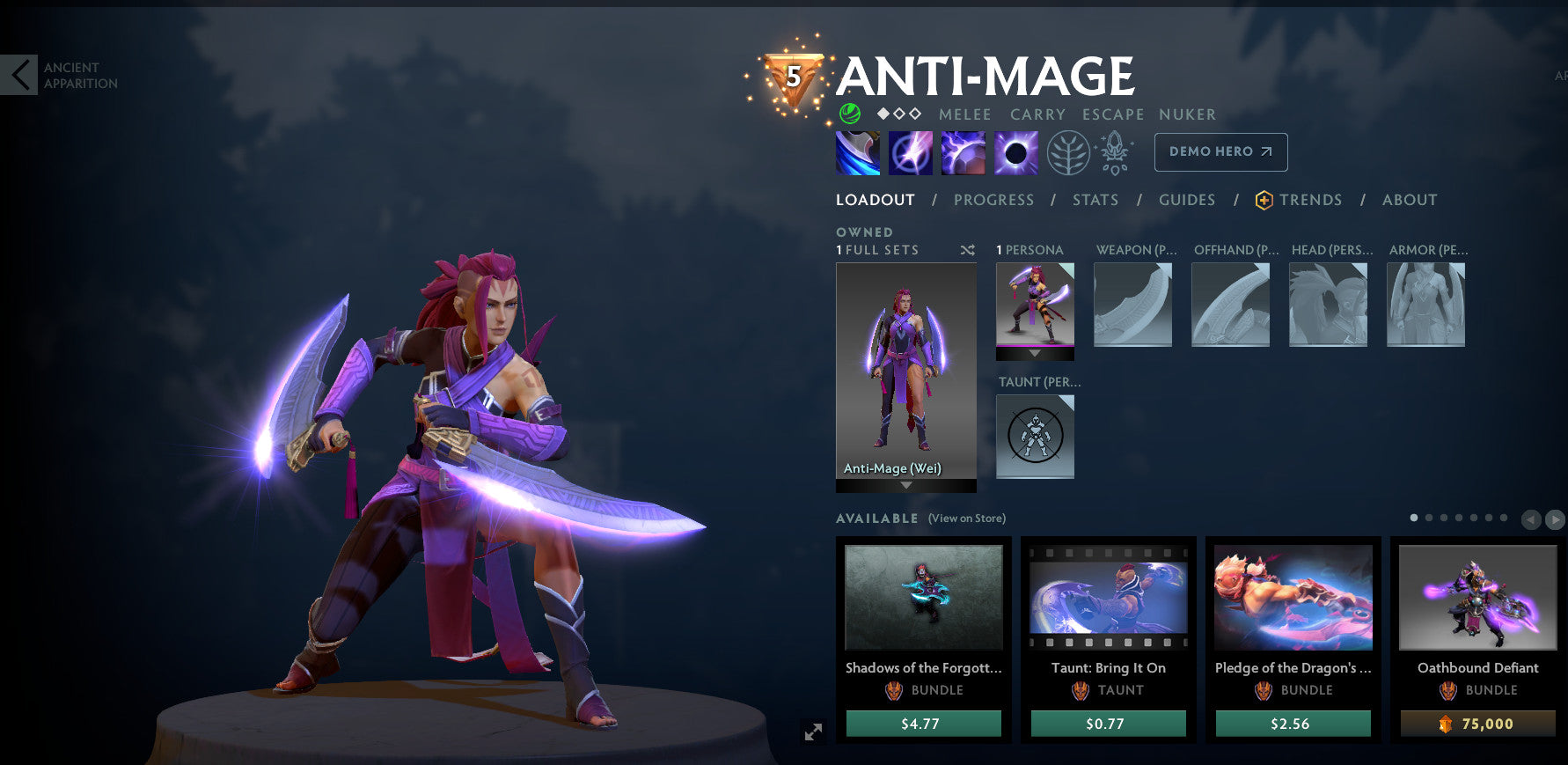Click the randomize loadout shuffle icon
This screenshot has height=765, width=1568.
[x=967, y=249]
